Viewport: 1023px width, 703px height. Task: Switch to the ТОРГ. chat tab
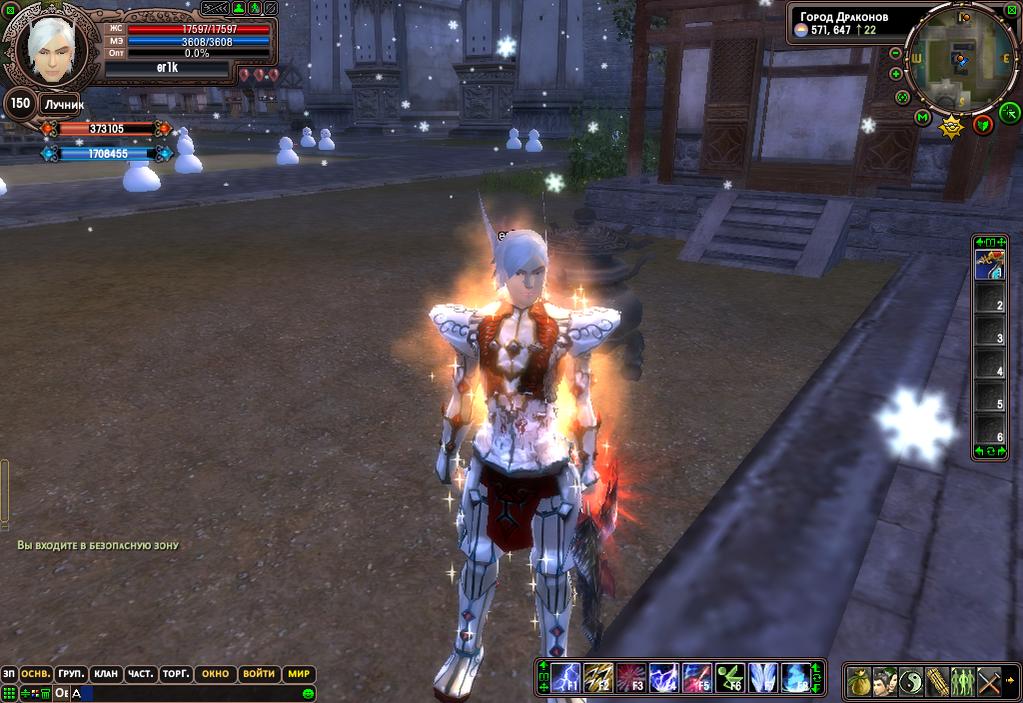coord(175,674)
